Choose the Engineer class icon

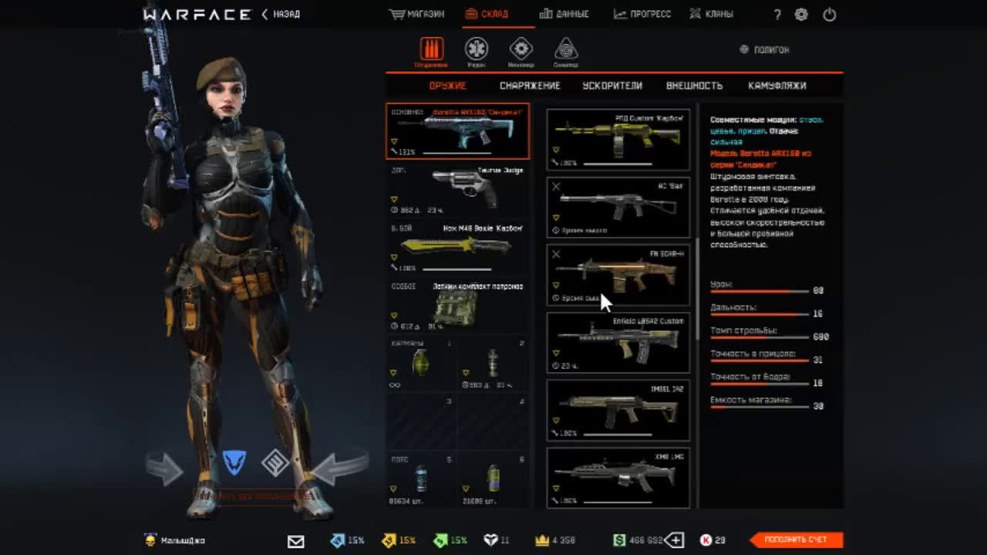521,50
